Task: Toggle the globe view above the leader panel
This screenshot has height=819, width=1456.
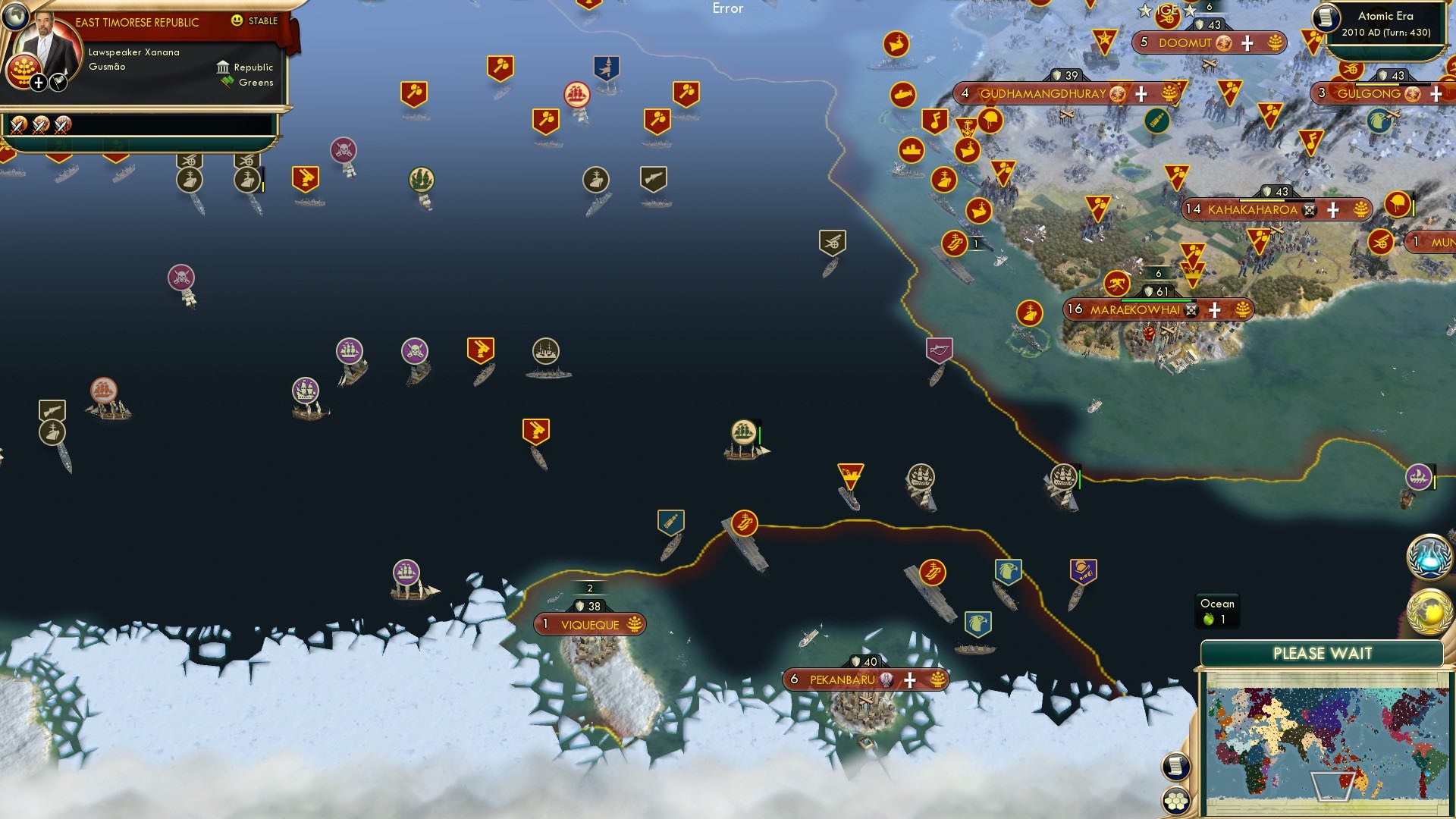Action: [15, 17]
